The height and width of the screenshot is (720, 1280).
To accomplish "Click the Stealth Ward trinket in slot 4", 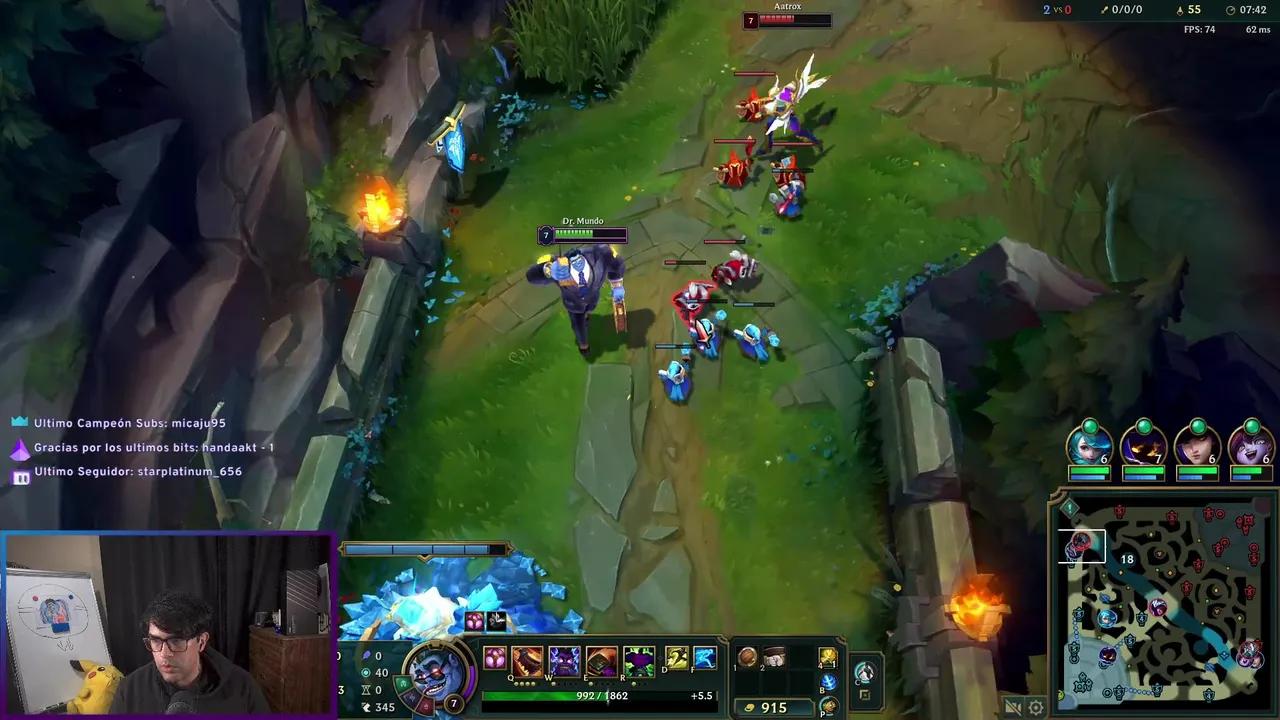I will pos(826,658).
